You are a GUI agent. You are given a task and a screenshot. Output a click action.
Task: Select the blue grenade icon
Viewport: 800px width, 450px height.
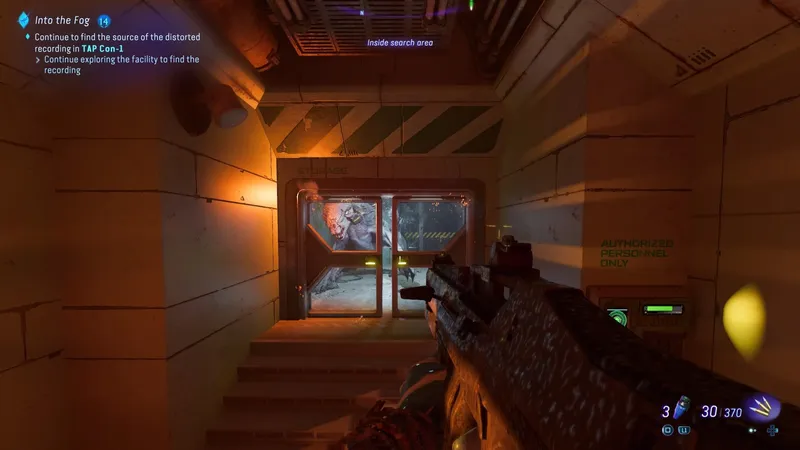click(x=681, y=409)
